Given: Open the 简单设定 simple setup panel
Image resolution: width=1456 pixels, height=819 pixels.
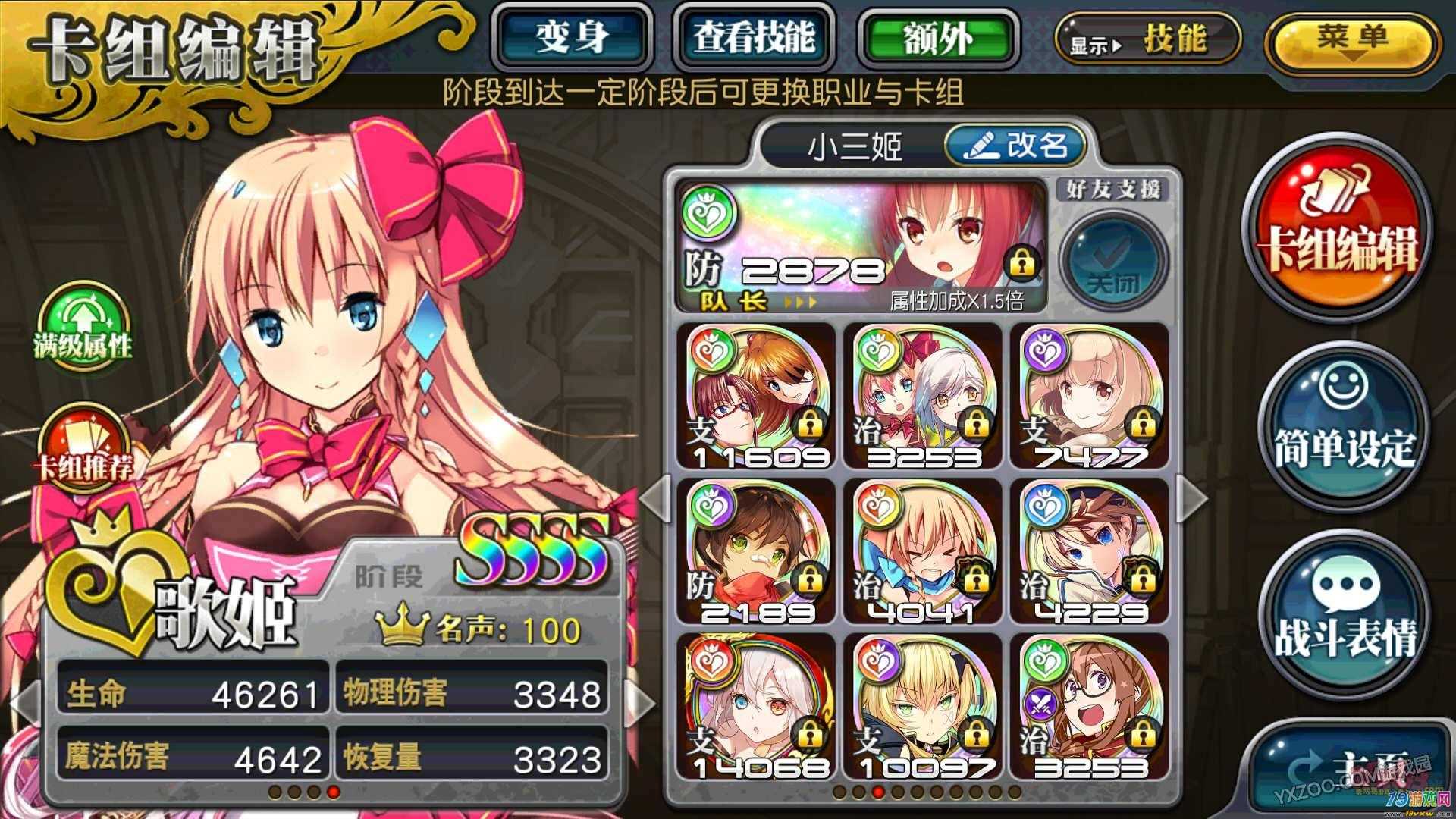Looking at the screenshot, I should tap(1348, 428).
